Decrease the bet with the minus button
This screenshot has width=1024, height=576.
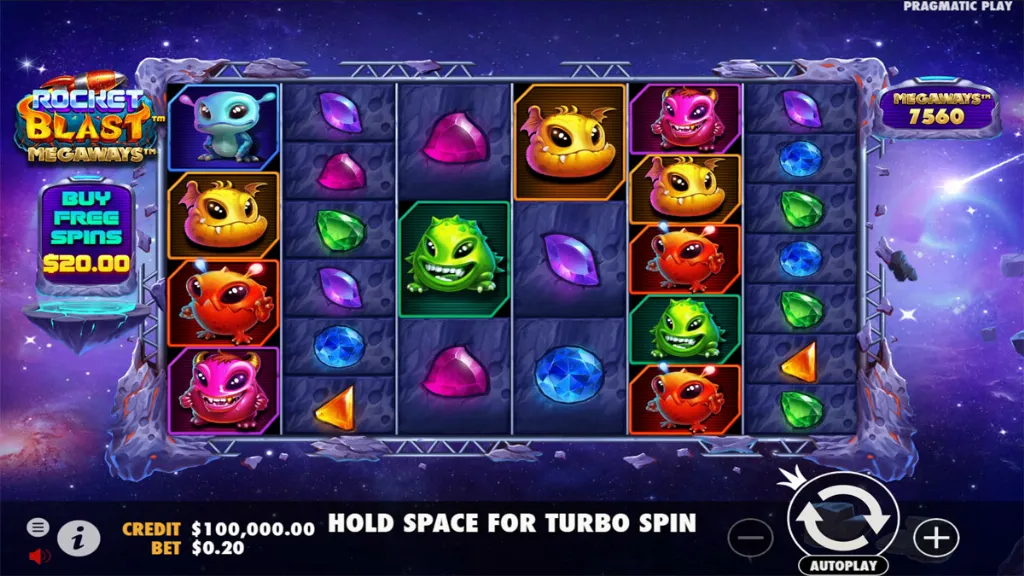(x=750, y=537)
